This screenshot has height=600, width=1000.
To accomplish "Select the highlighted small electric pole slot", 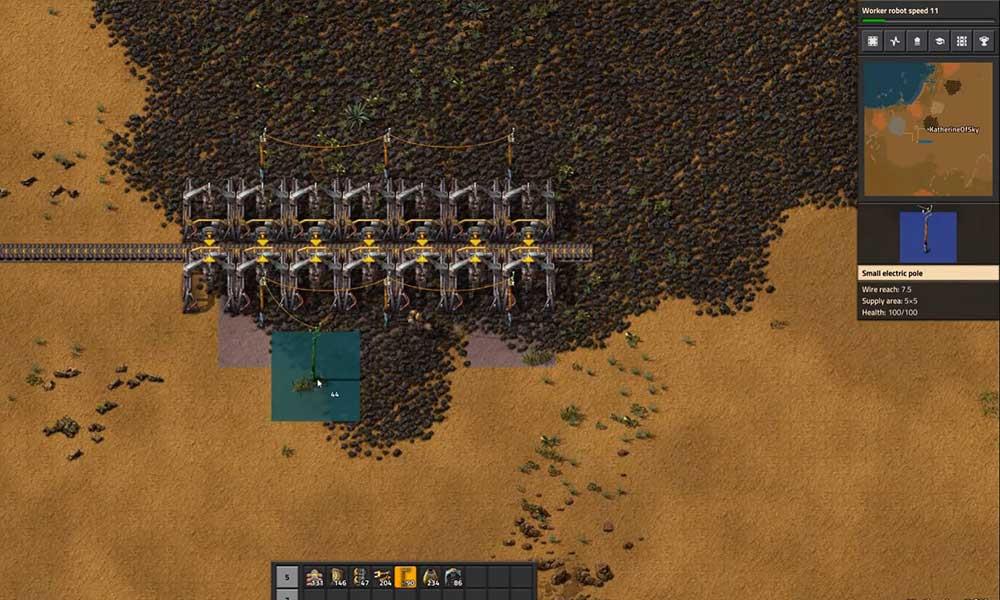I will 406,577.
